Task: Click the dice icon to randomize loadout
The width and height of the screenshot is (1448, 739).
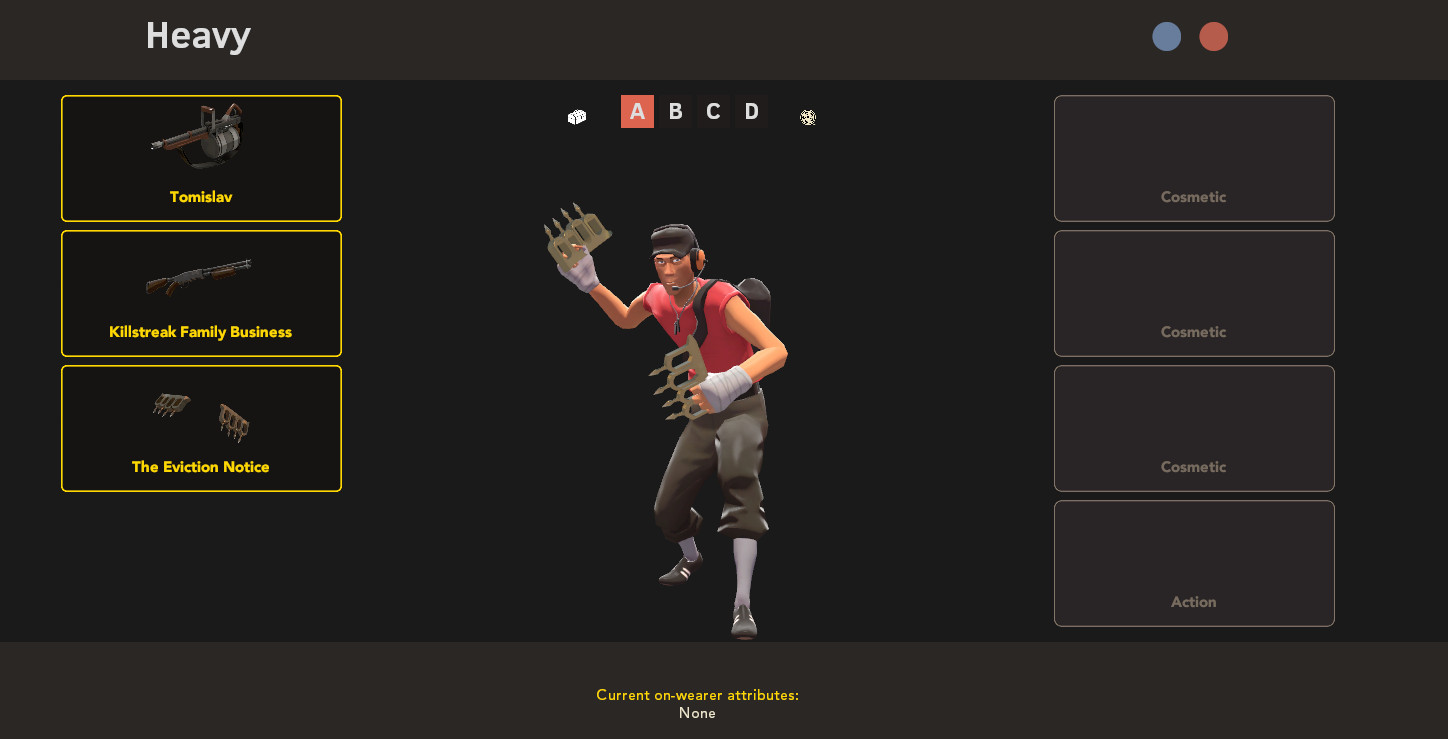Action: coord(575,117)
